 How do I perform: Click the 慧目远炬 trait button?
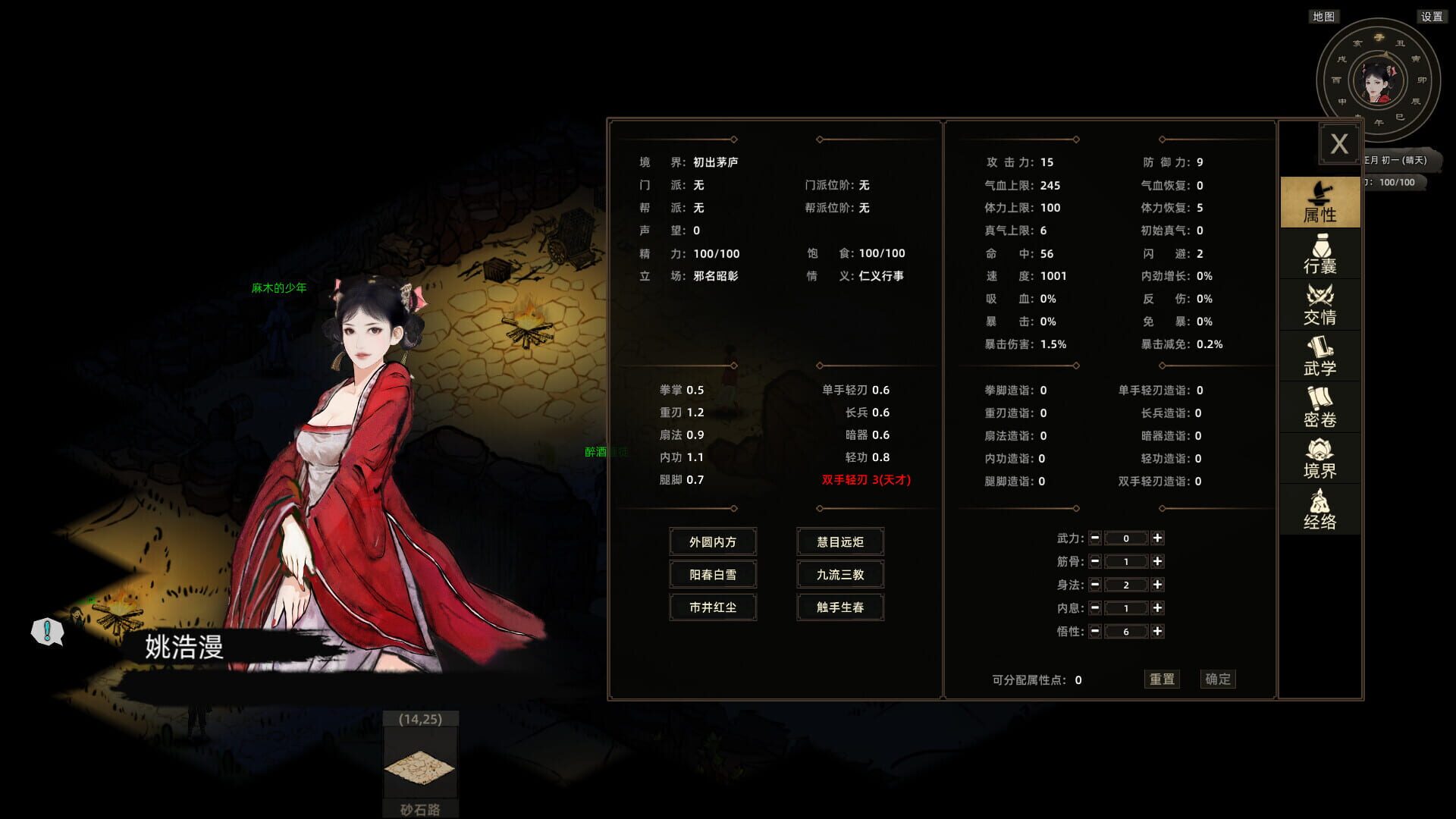839,541
